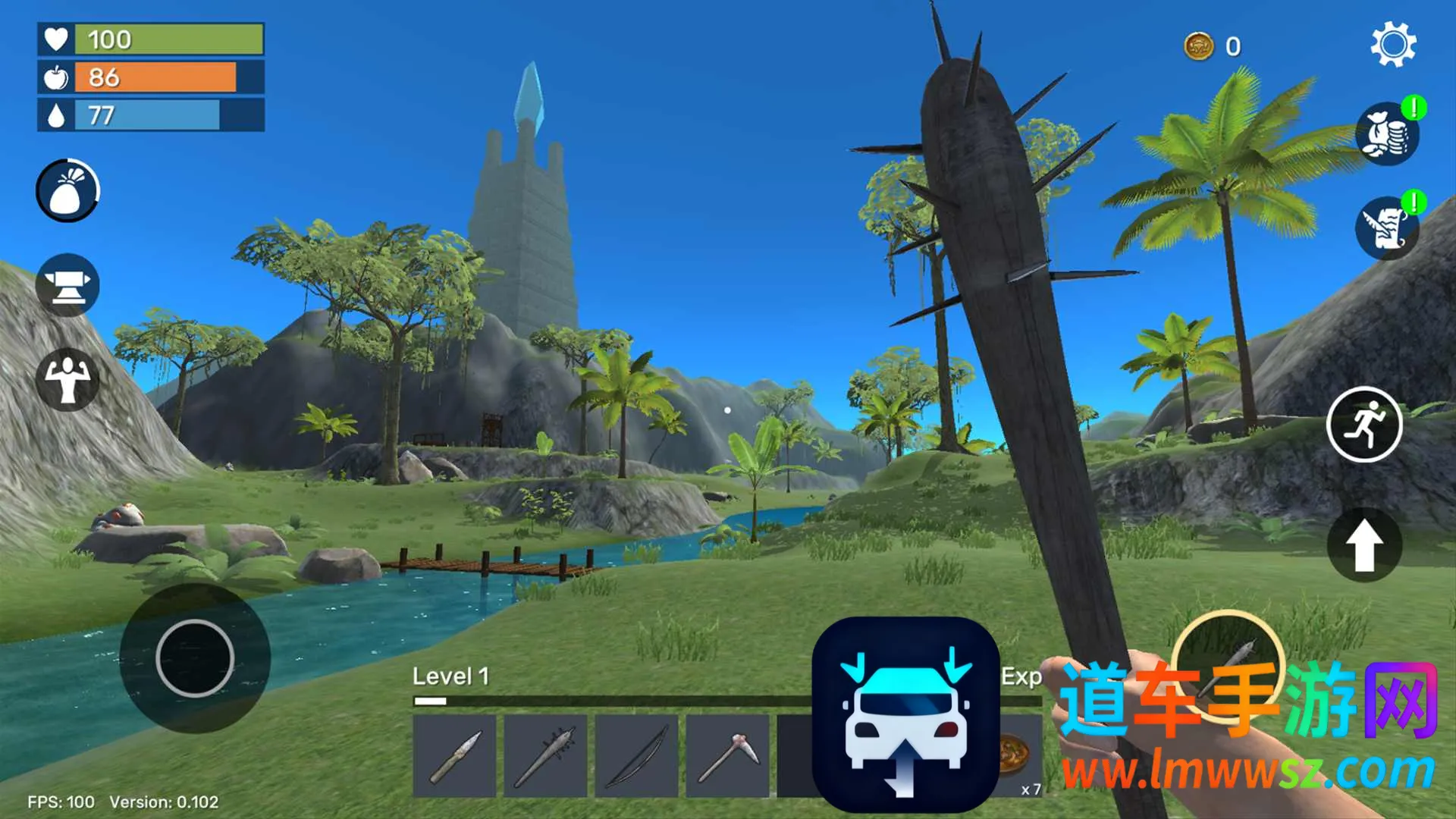Click the car app icon overlay

(x=905, y=714)
